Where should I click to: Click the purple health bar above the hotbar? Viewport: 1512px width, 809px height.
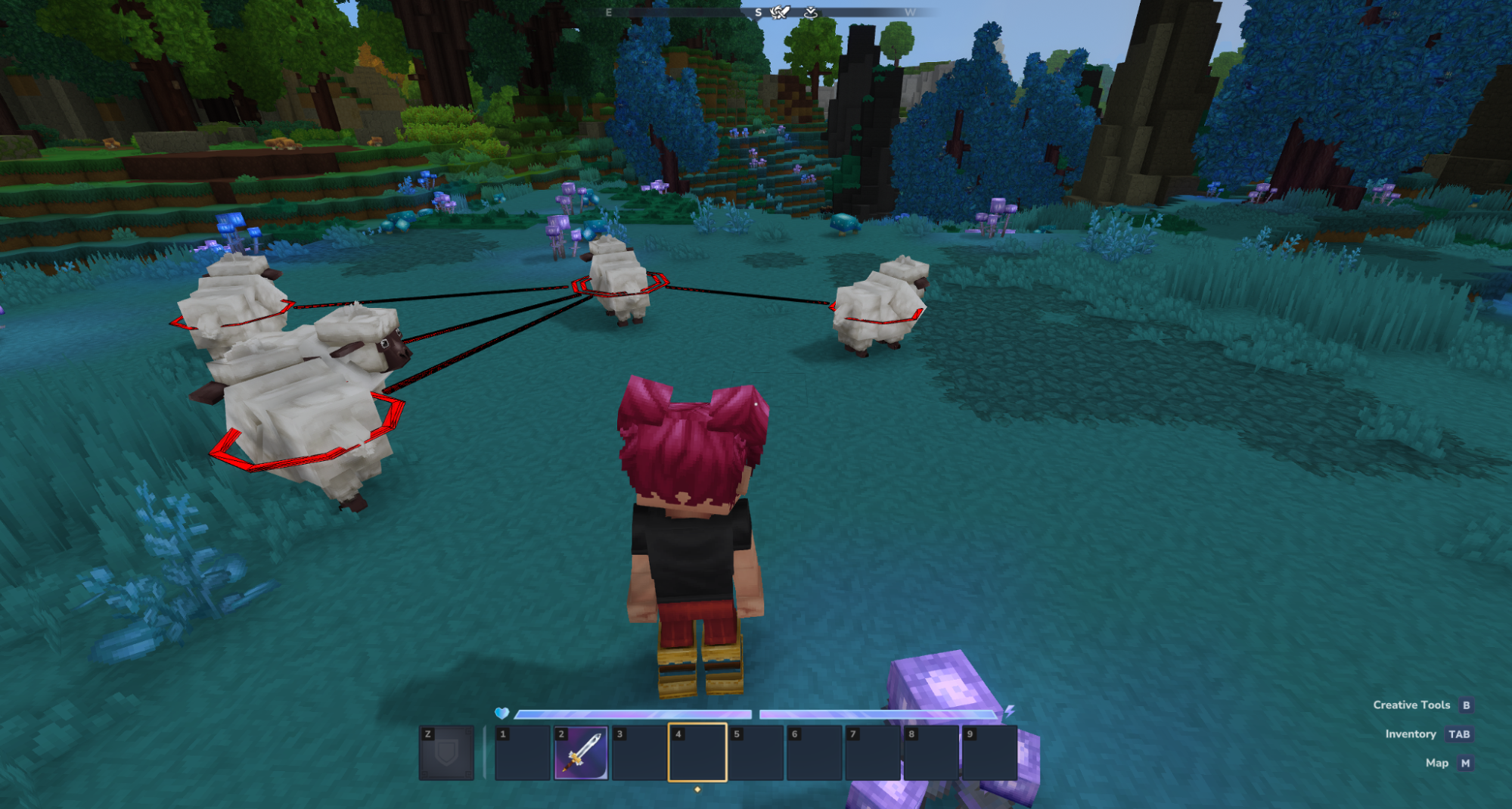(634, 712)
